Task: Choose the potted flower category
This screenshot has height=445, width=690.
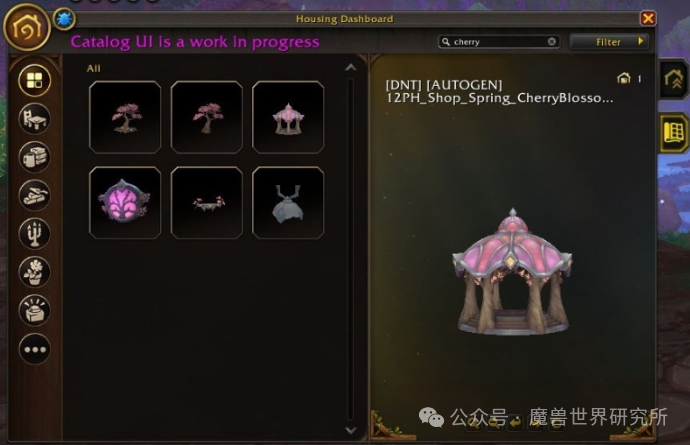Action: (x=34, y=271)
